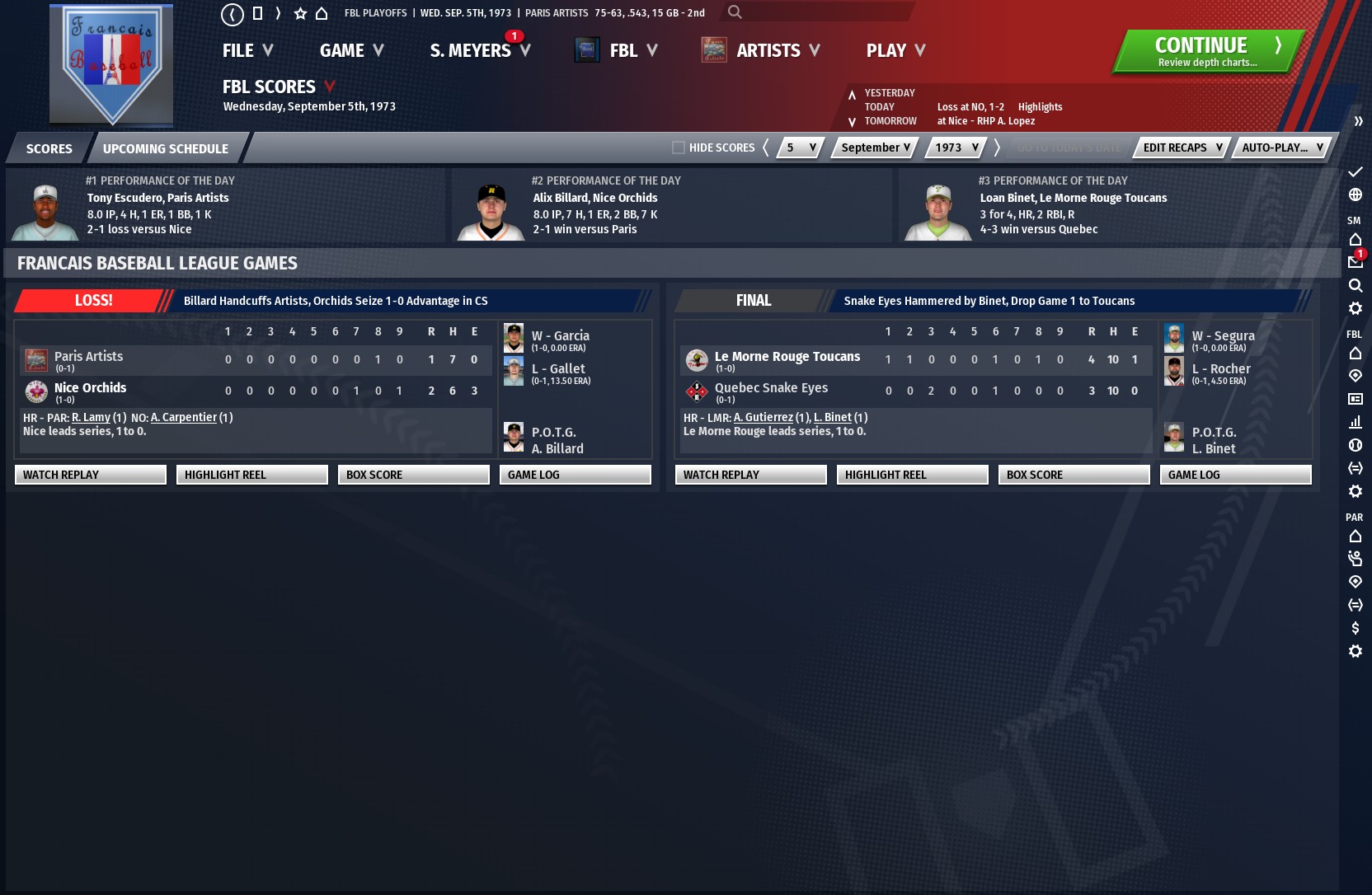
Task: Open Box Score for Paris versus Nice
Action: [x=413, y=475]
